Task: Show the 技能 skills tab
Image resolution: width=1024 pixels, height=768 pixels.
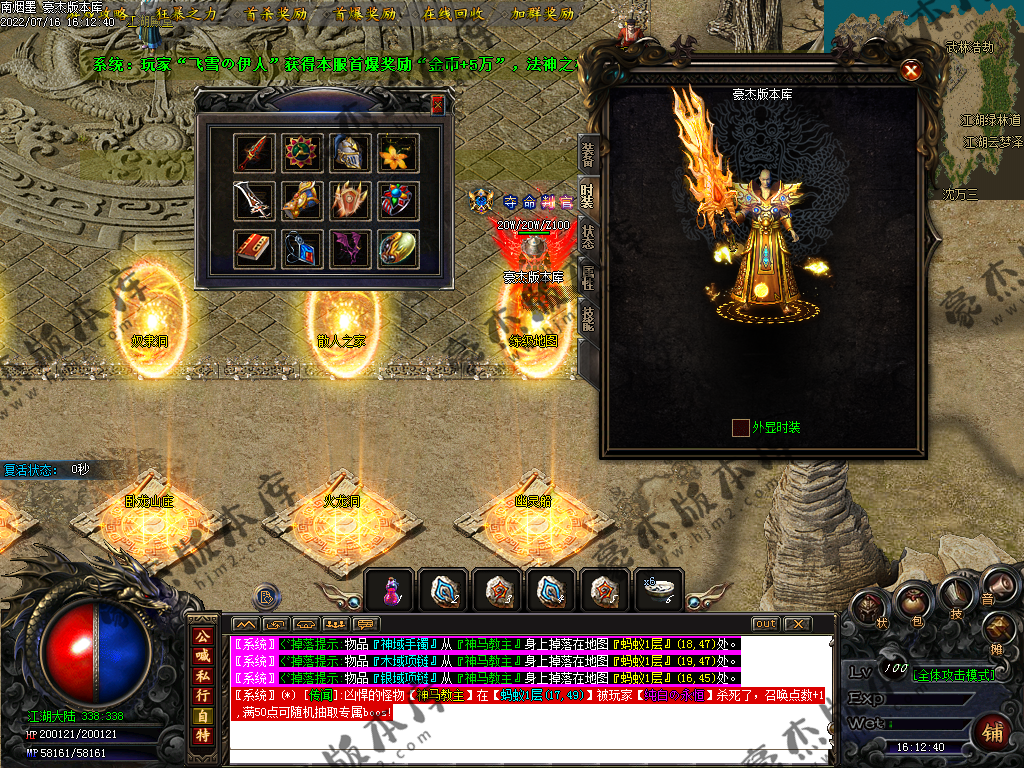Action: 588,320
